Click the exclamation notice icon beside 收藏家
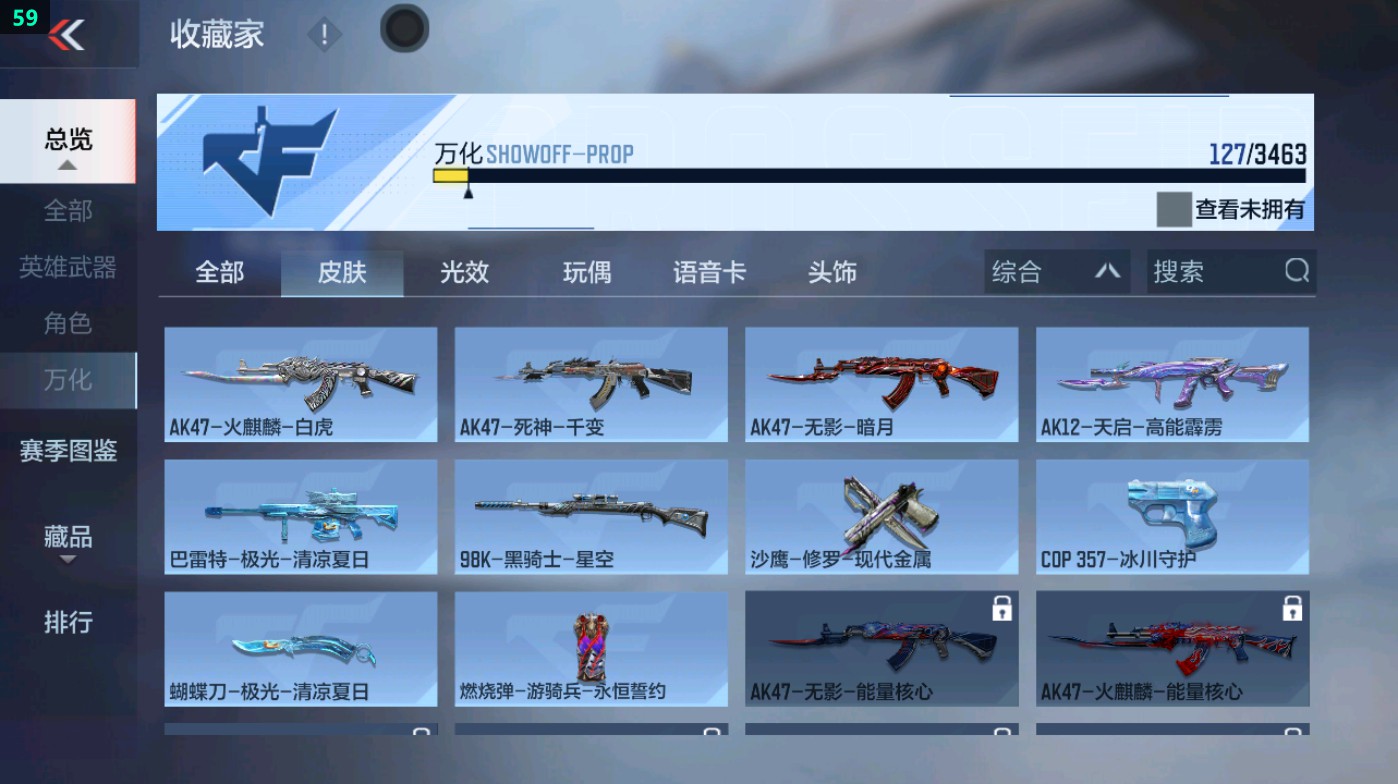The width and height of the screenshot is (1398, 784). (323, 35)
